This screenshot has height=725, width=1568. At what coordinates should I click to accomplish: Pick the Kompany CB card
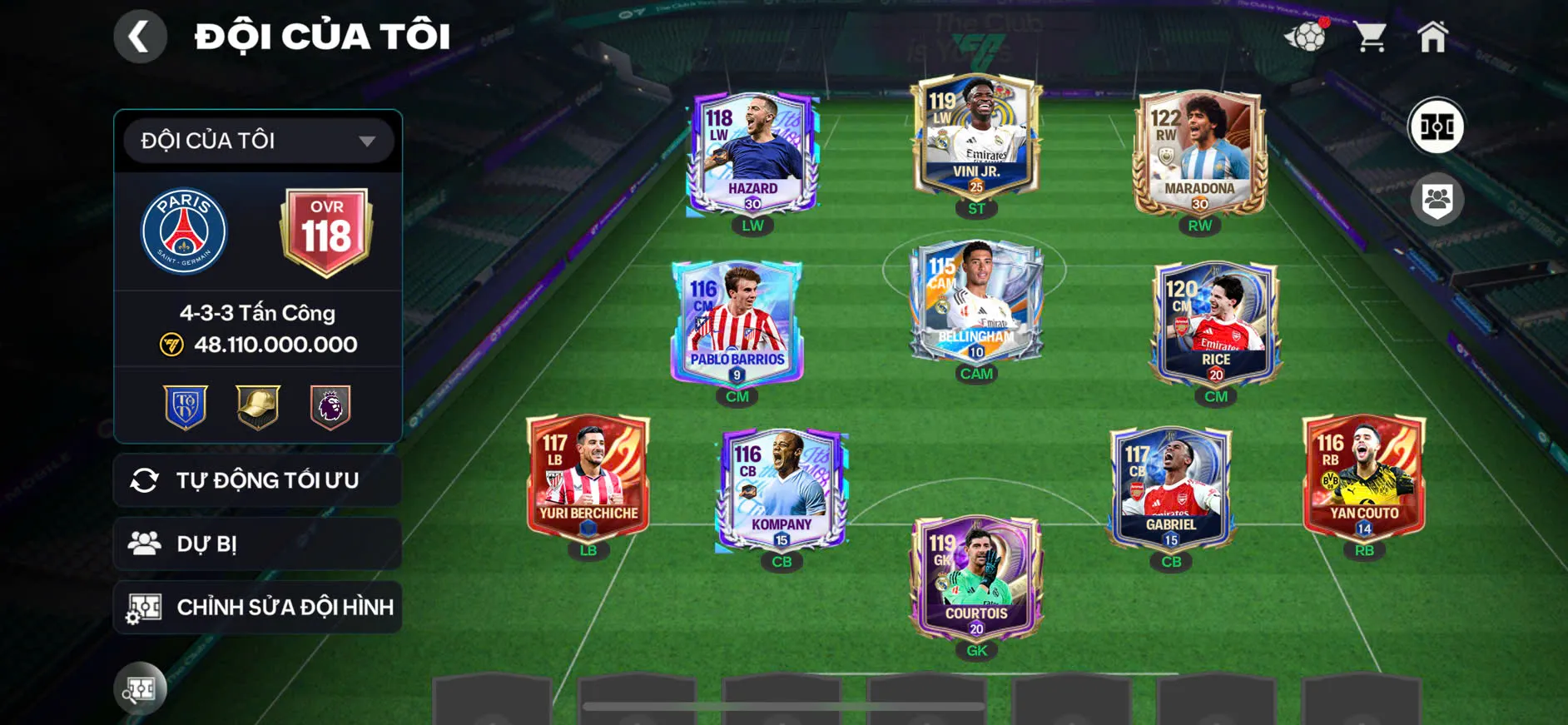tap(782, 489)
